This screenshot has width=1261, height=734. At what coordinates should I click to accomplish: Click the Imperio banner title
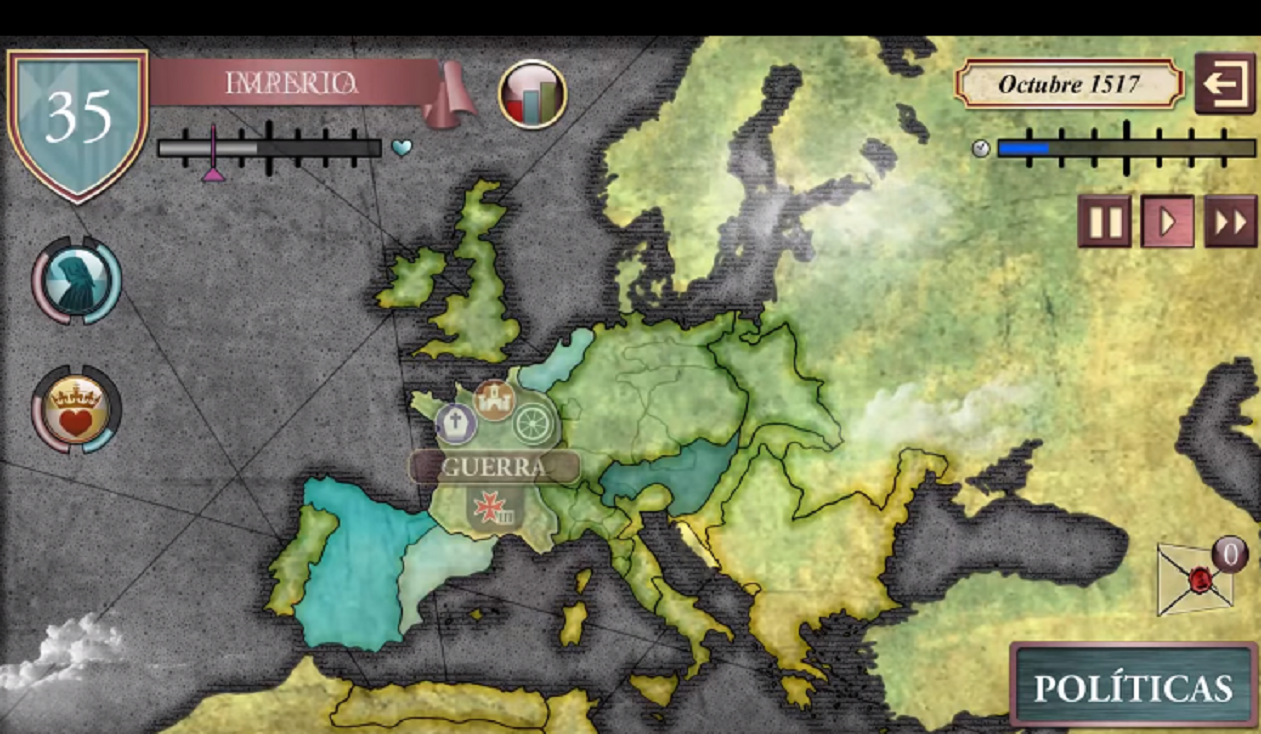coord(292,83)
